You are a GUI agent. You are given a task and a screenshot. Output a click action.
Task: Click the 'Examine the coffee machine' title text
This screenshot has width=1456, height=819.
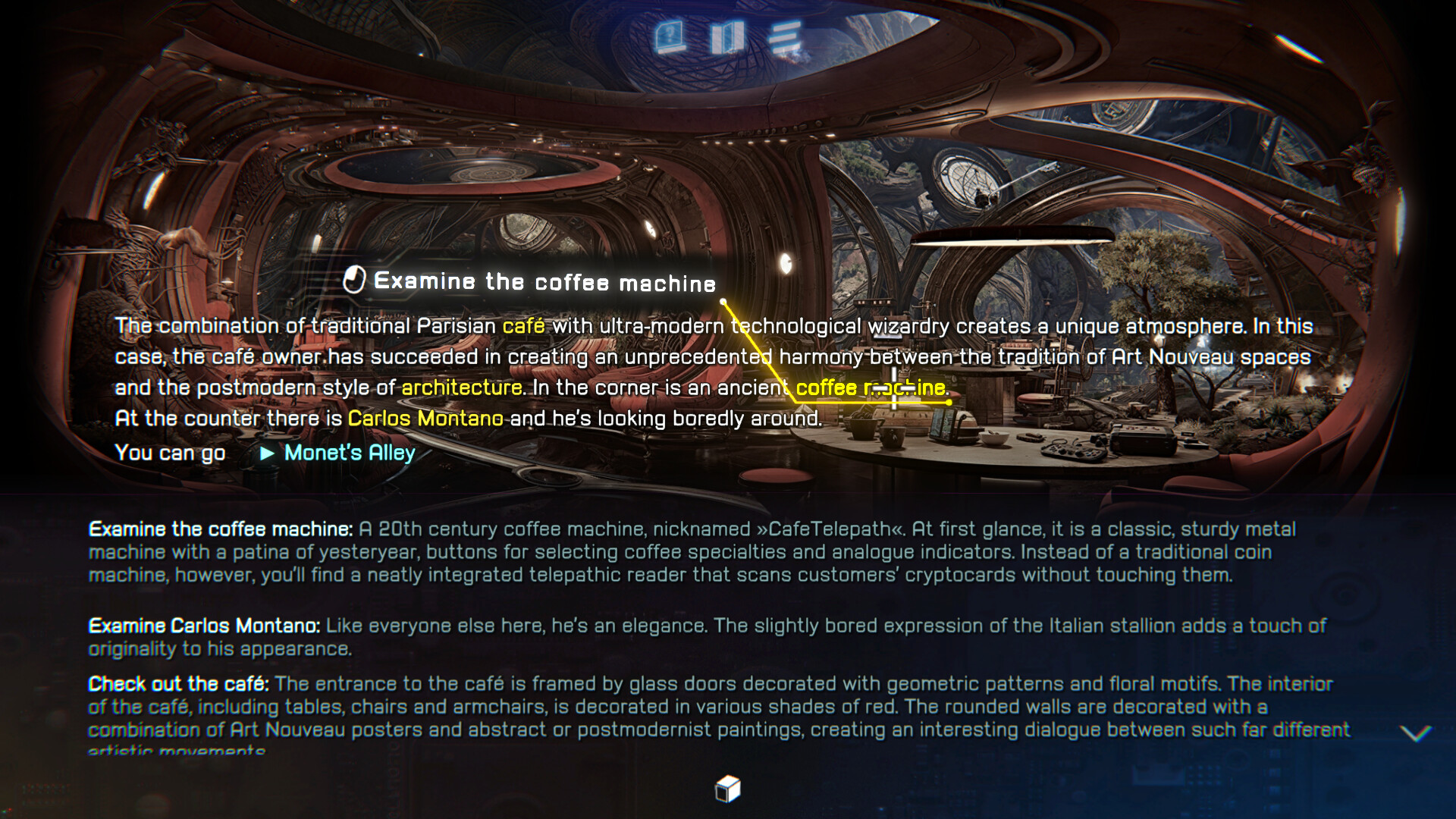pos(544,281)
